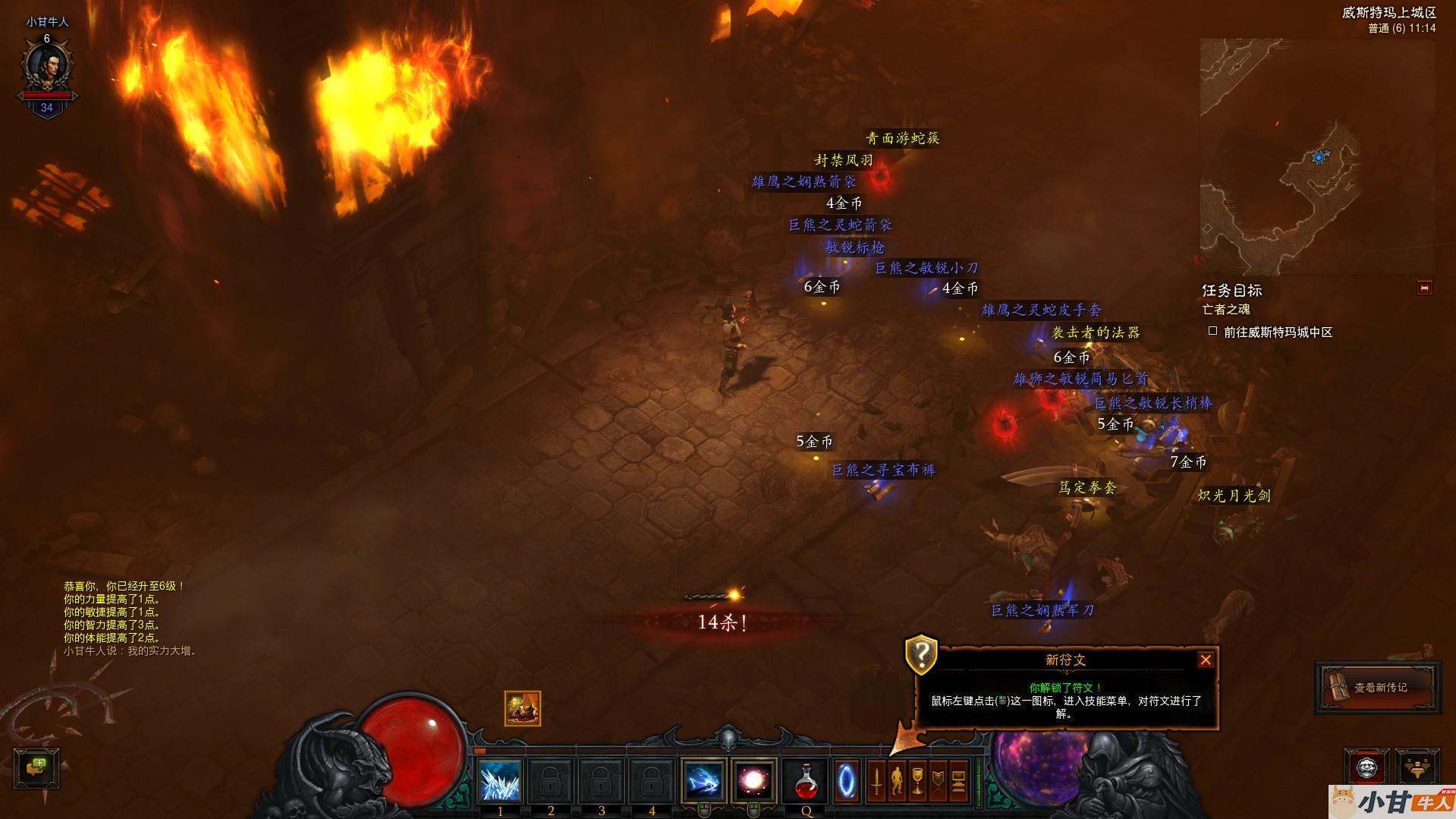The image size is (1456, 819).
Task: Select the blue lightning left-mouse skill
Action: 703,781
